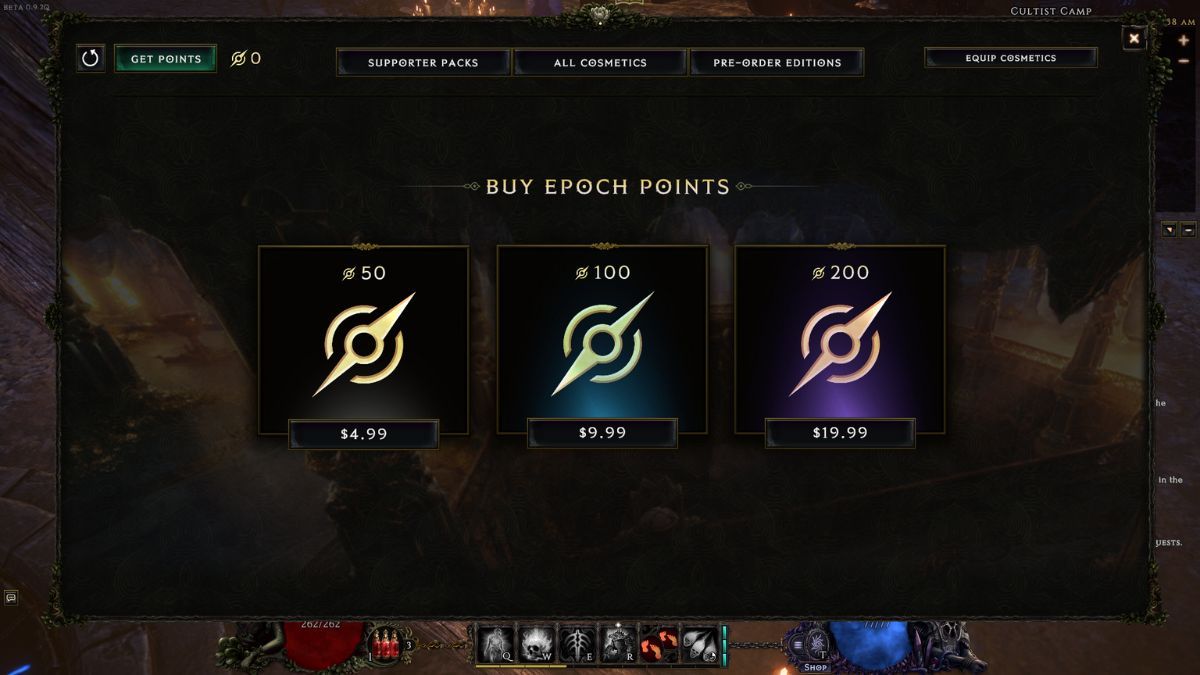Refresh the shop with the circular arrow button

tap(91, 58)
